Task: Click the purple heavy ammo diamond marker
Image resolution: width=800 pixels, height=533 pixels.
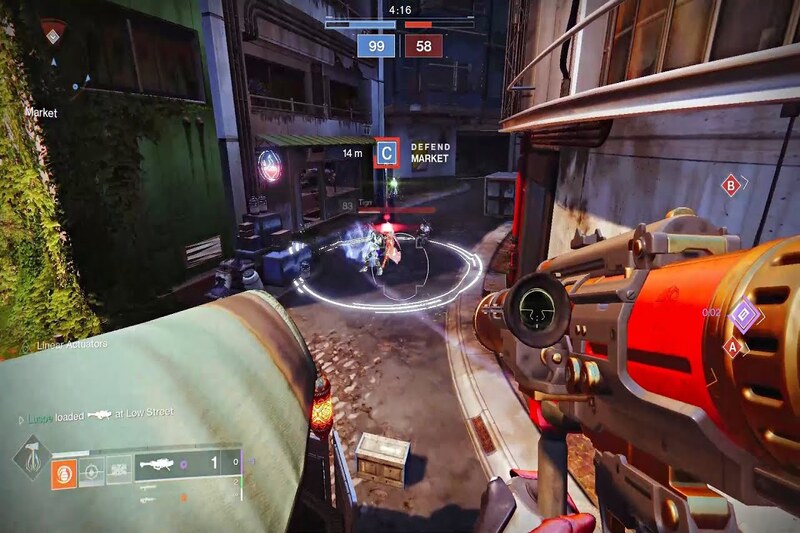Action: tap(743, 316)
